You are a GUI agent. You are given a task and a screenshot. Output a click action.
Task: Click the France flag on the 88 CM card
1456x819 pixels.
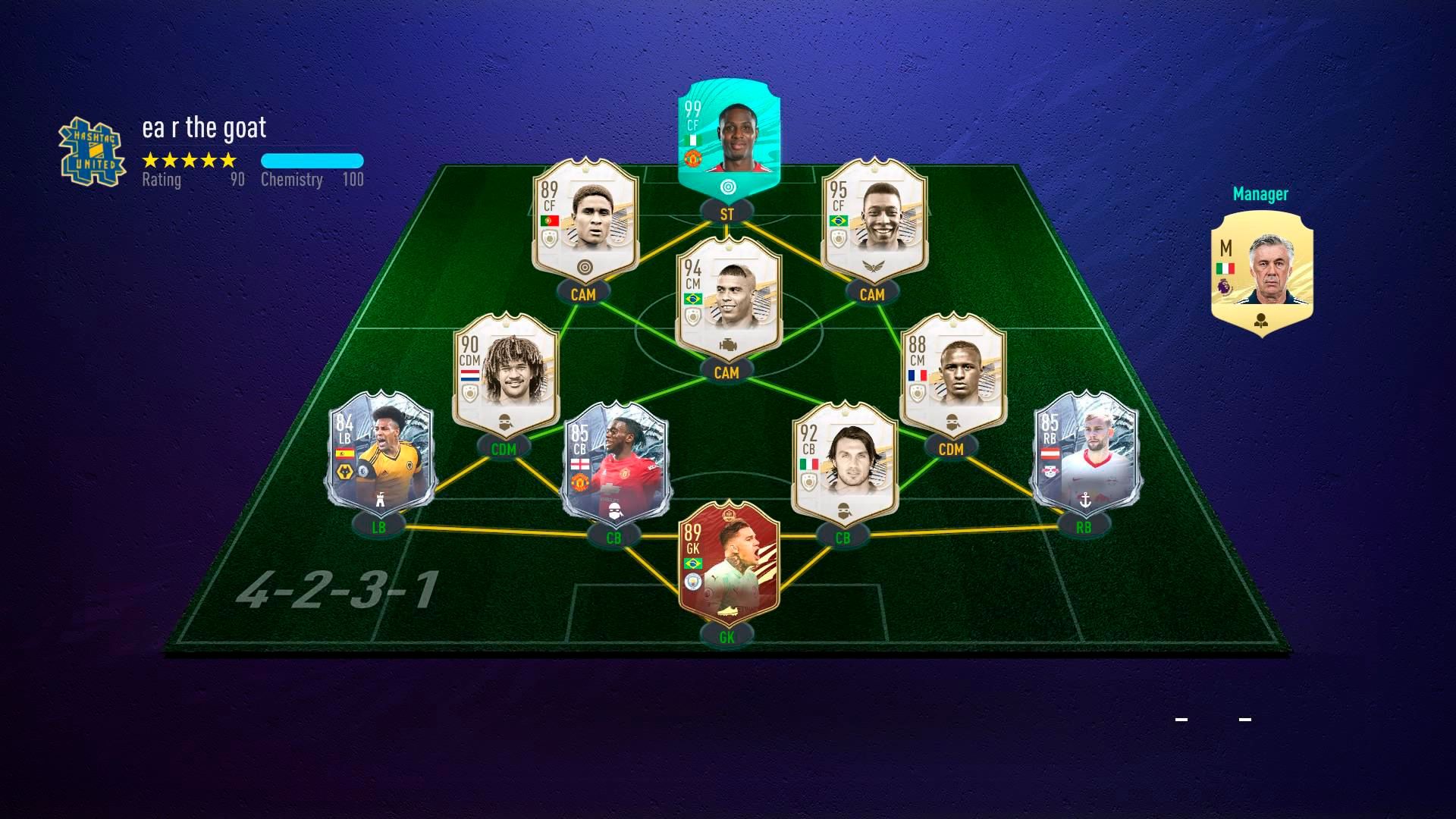coord(918,375)
